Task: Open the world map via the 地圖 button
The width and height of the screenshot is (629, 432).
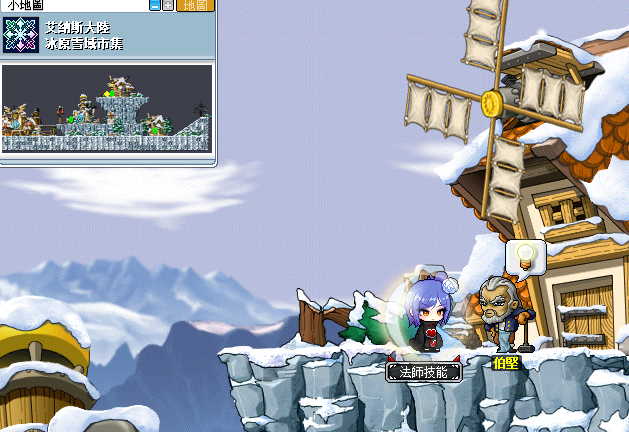Action: click(x=195, y=5)
